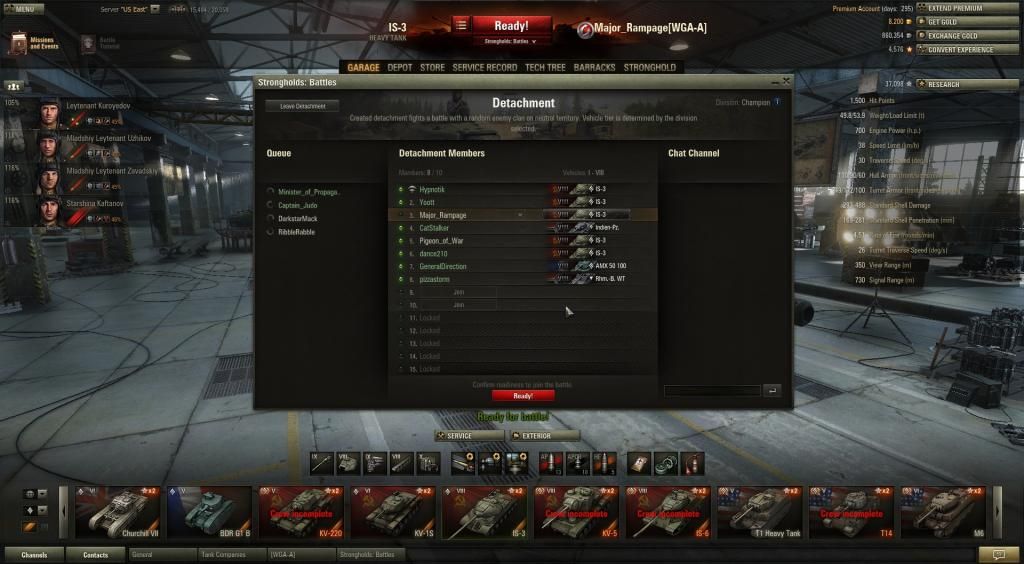Open the main Menu button
Image resolution: width=1024 pixels, height=564 pixels.
click(22, 9)
